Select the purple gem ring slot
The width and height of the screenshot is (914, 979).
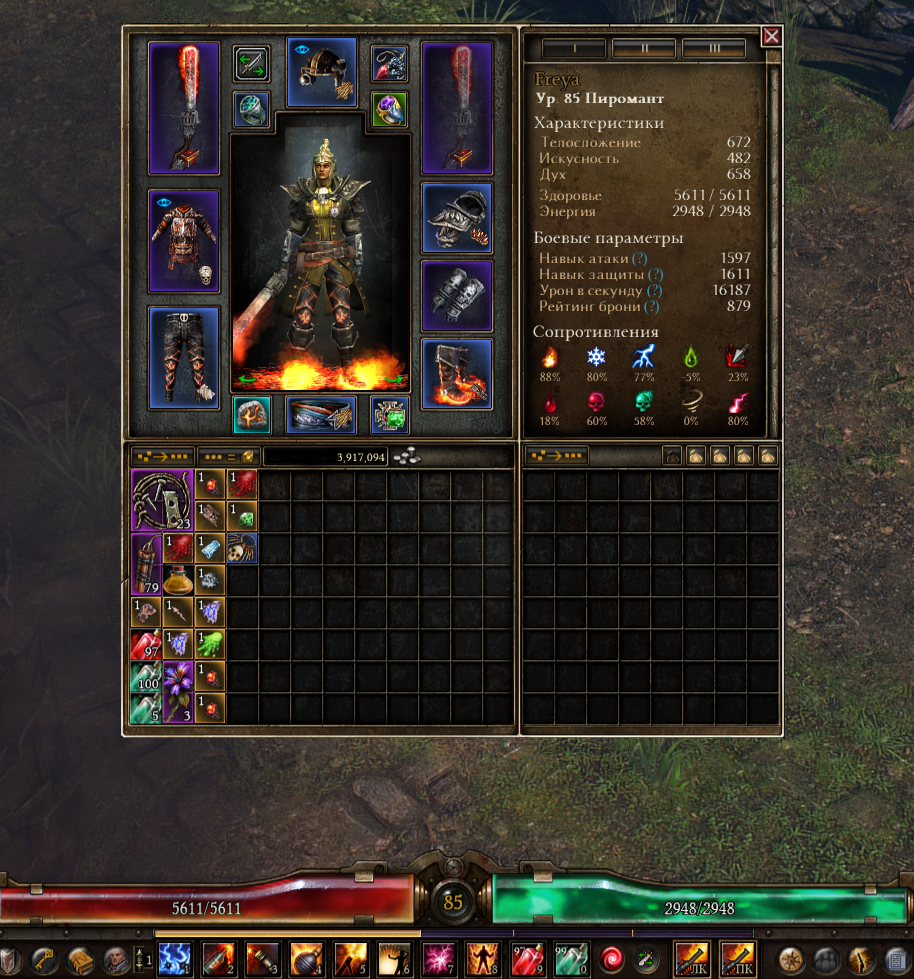pos(389,108)
